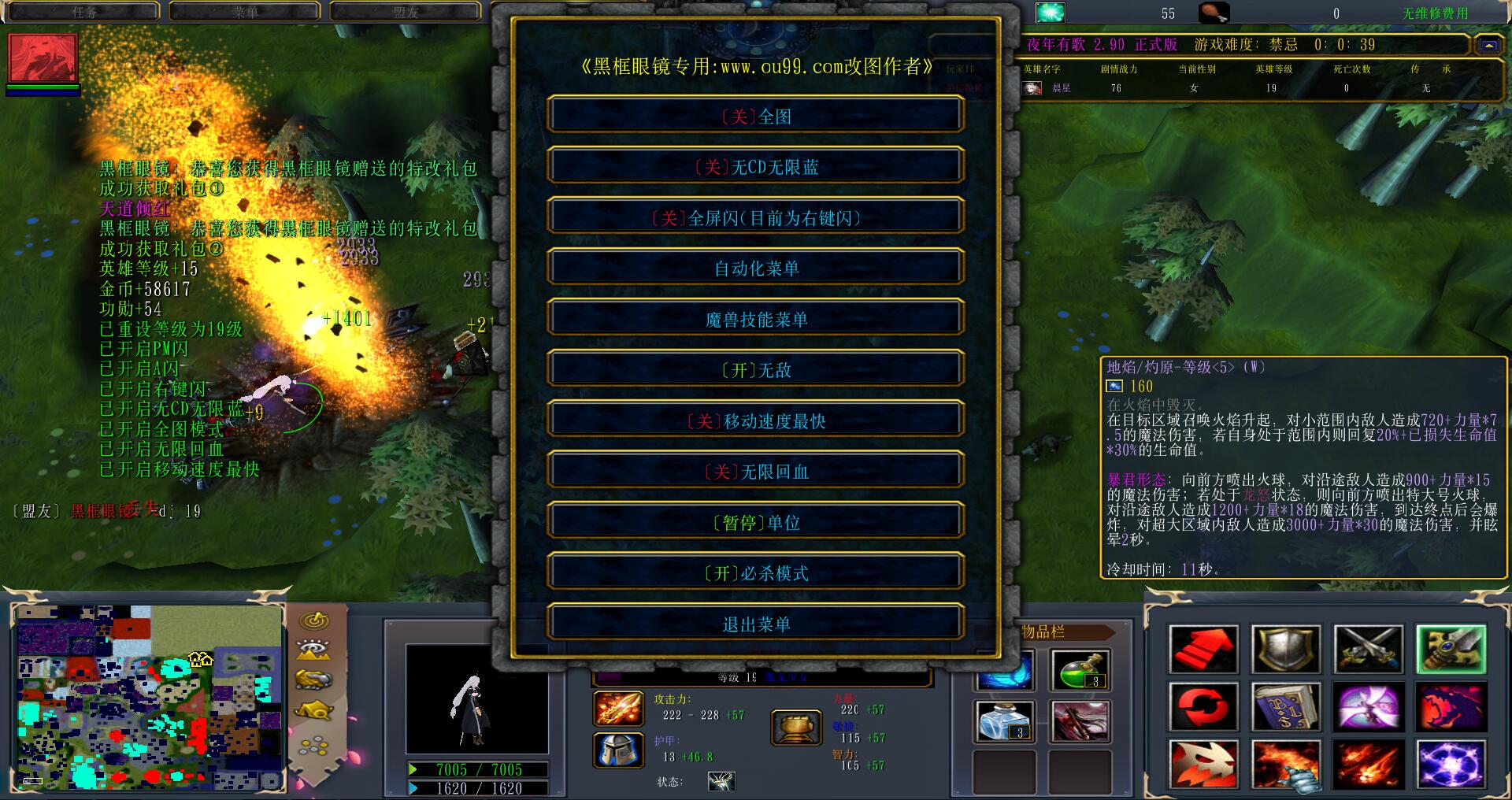Screen dimensions: 1512x800
Task: Toggle the 无限回血 regeneration option
Action: pyautogui.click(x=756, y=472)
